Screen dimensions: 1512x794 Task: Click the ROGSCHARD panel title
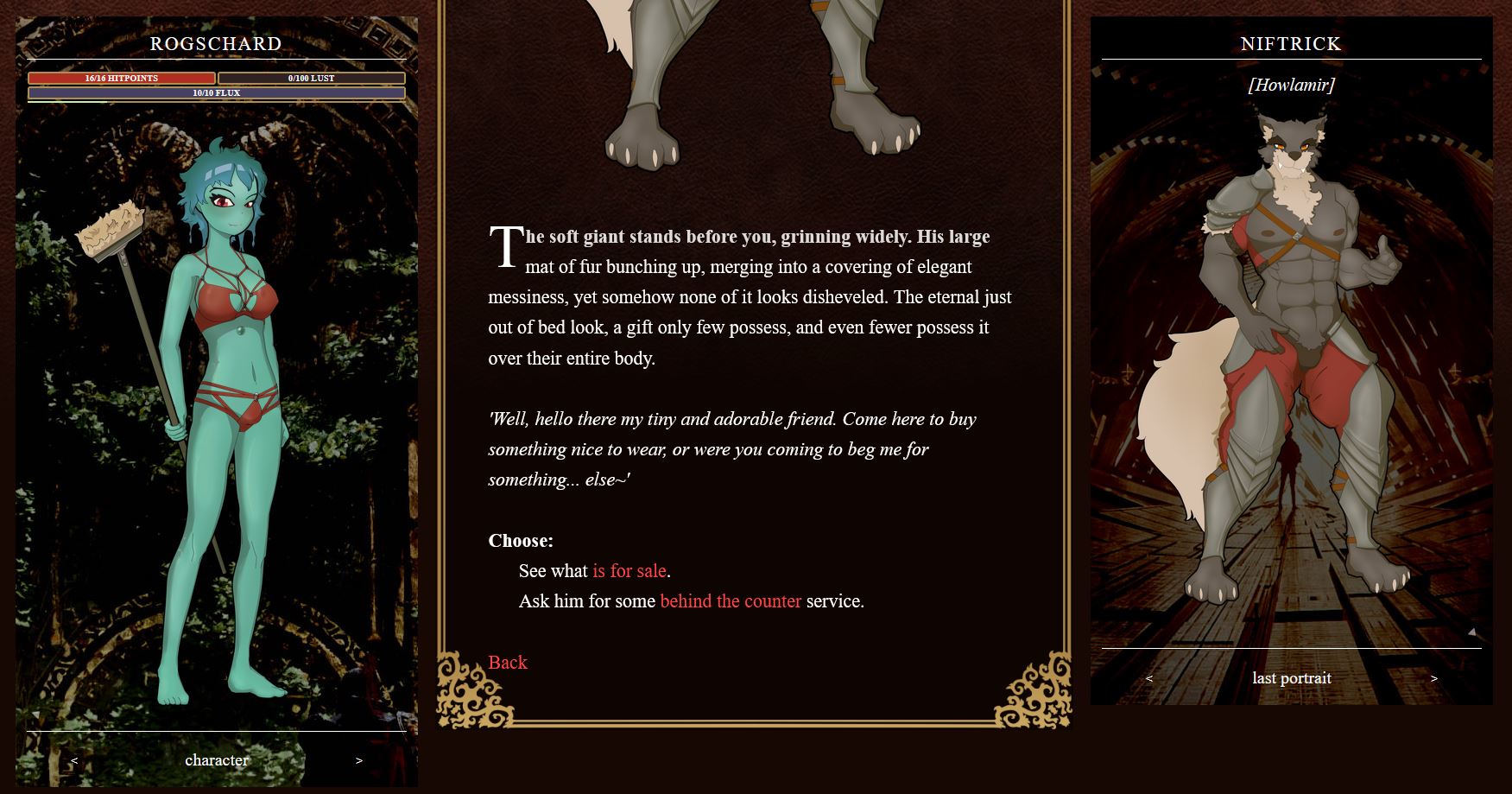click(x=215, y=44)
